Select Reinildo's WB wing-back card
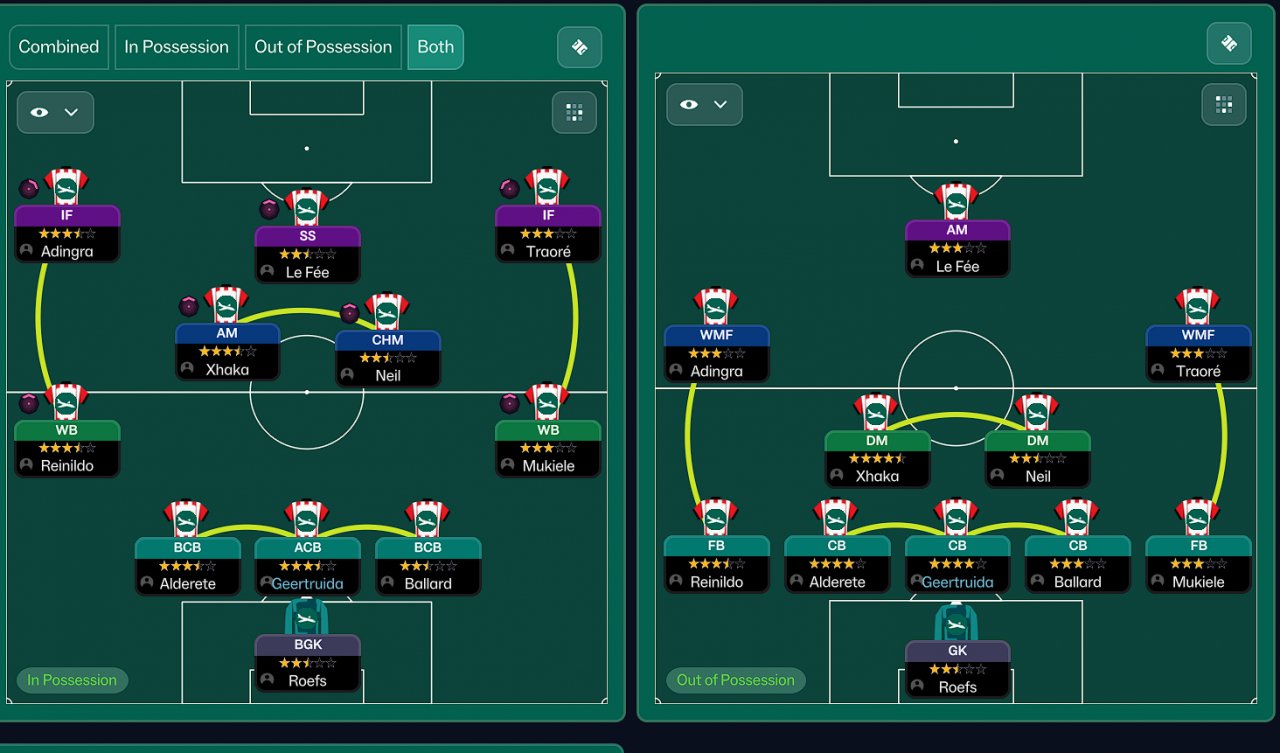The image size is (1280, 753). (67, 448)
